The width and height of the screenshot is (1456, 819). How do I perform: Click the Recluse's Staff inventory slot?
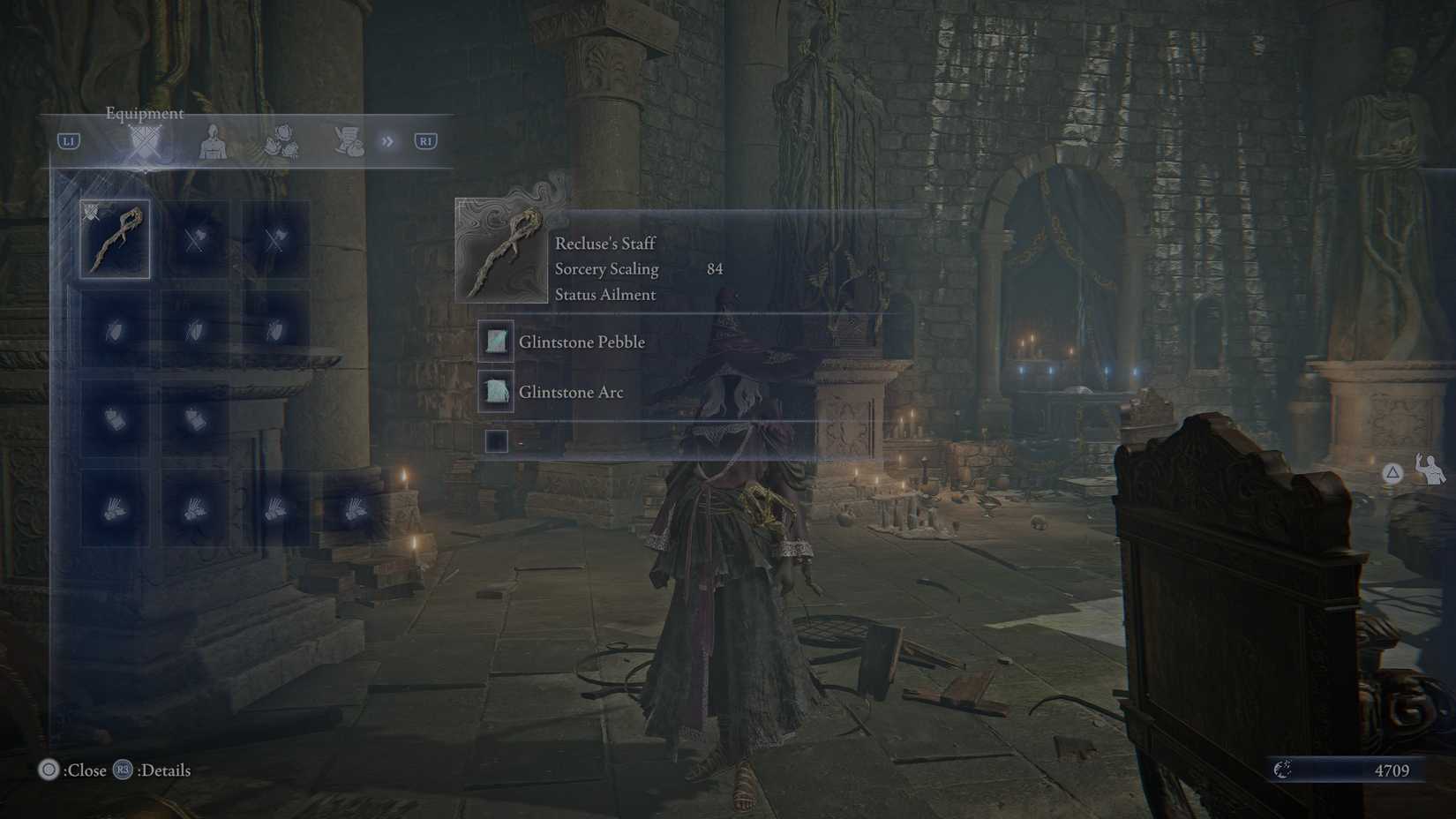click(115, 240)
